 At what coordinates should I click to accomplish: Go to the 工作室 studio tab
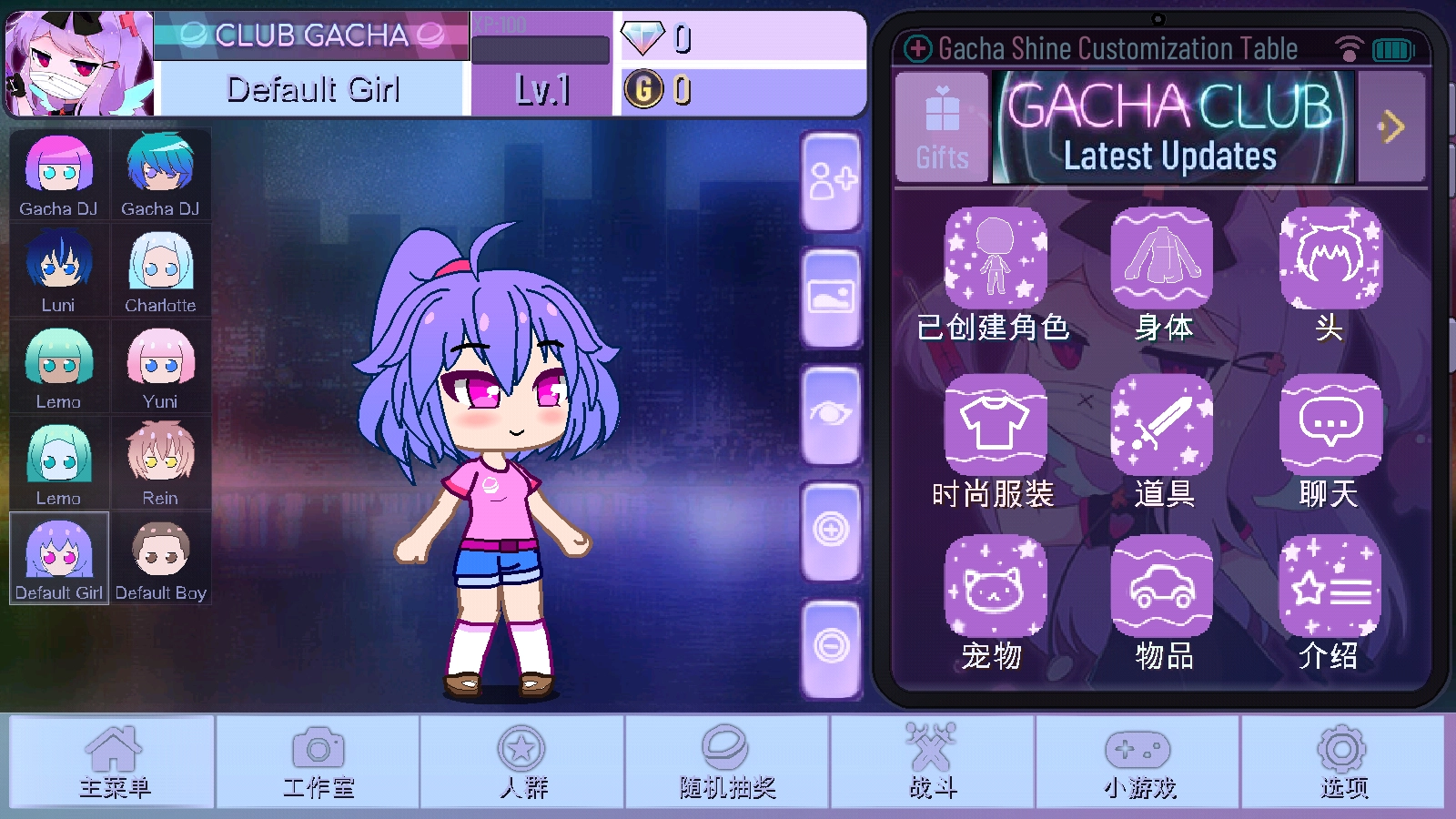coord(318,762)
